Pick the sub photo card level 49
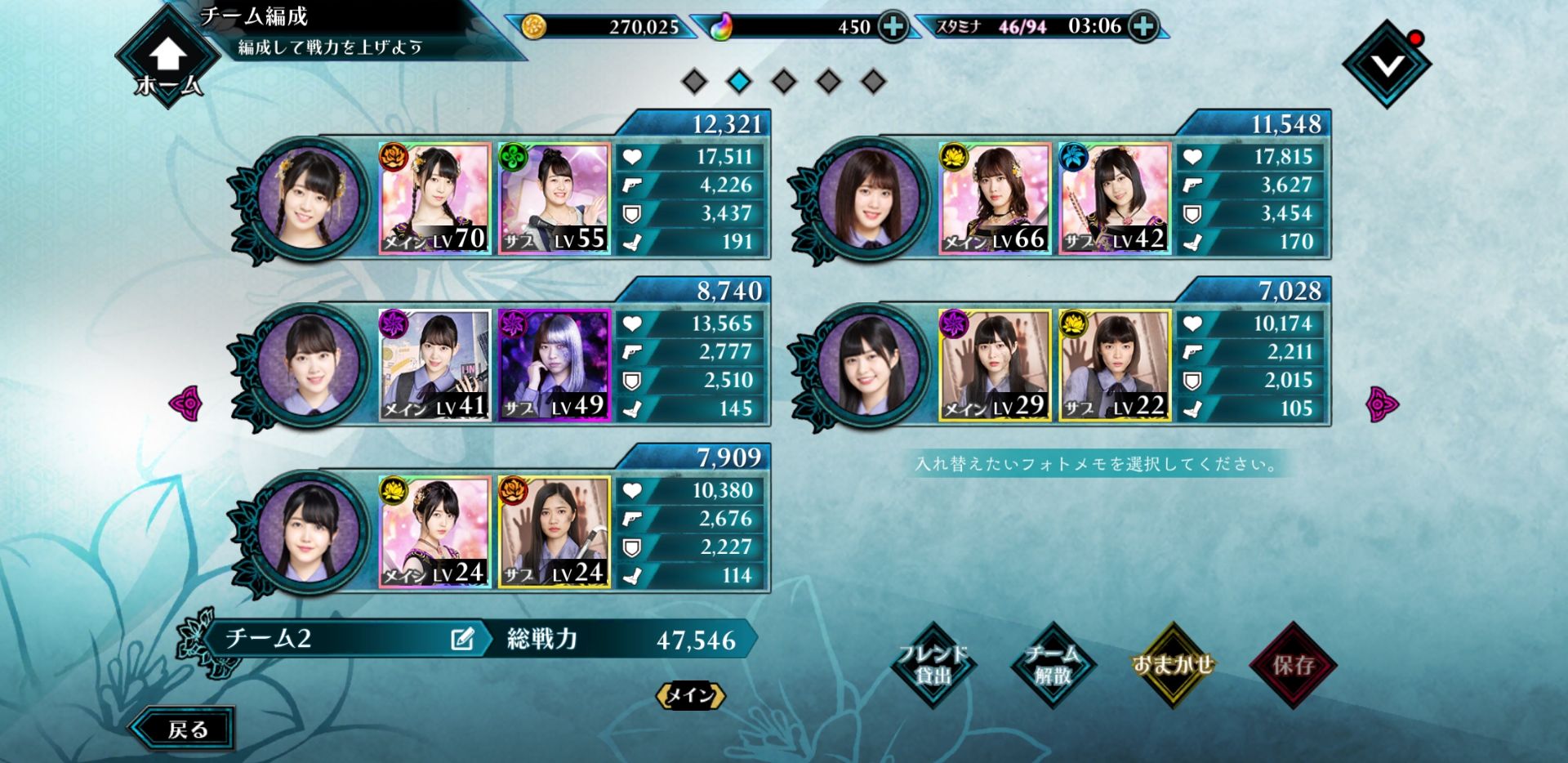Viewport: 1568px width, 763px height. pyautogui.click(x=555, y=365)
